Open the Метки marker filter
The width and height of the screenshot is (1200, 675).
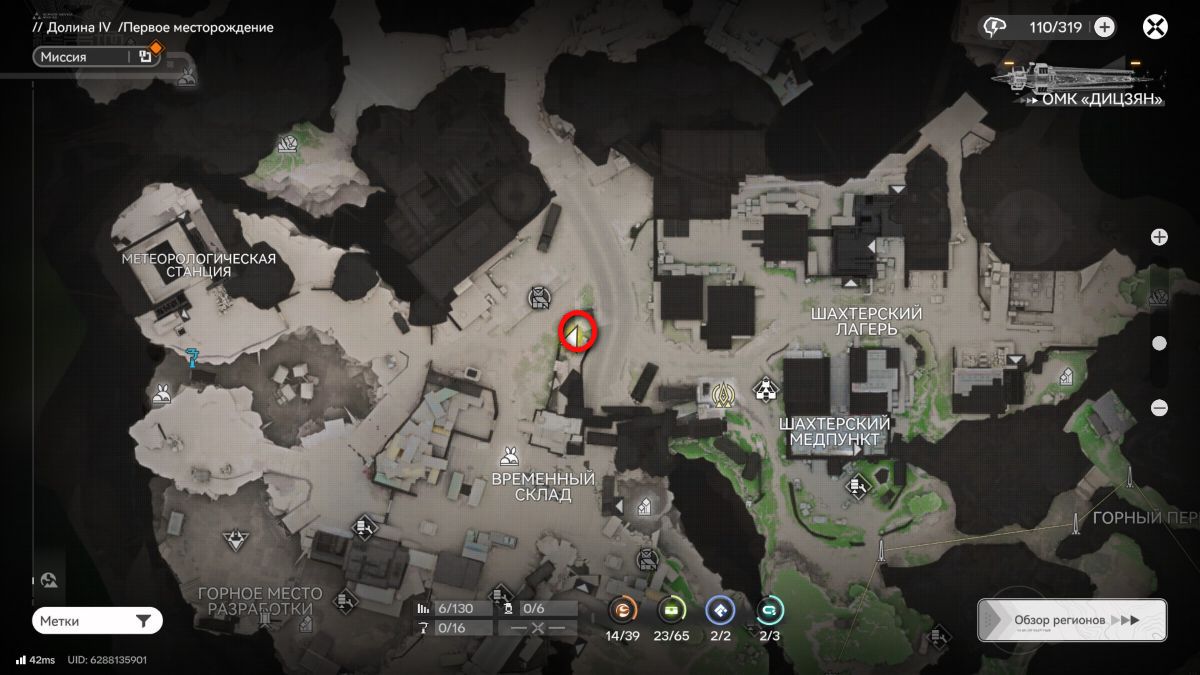[97, 621]
